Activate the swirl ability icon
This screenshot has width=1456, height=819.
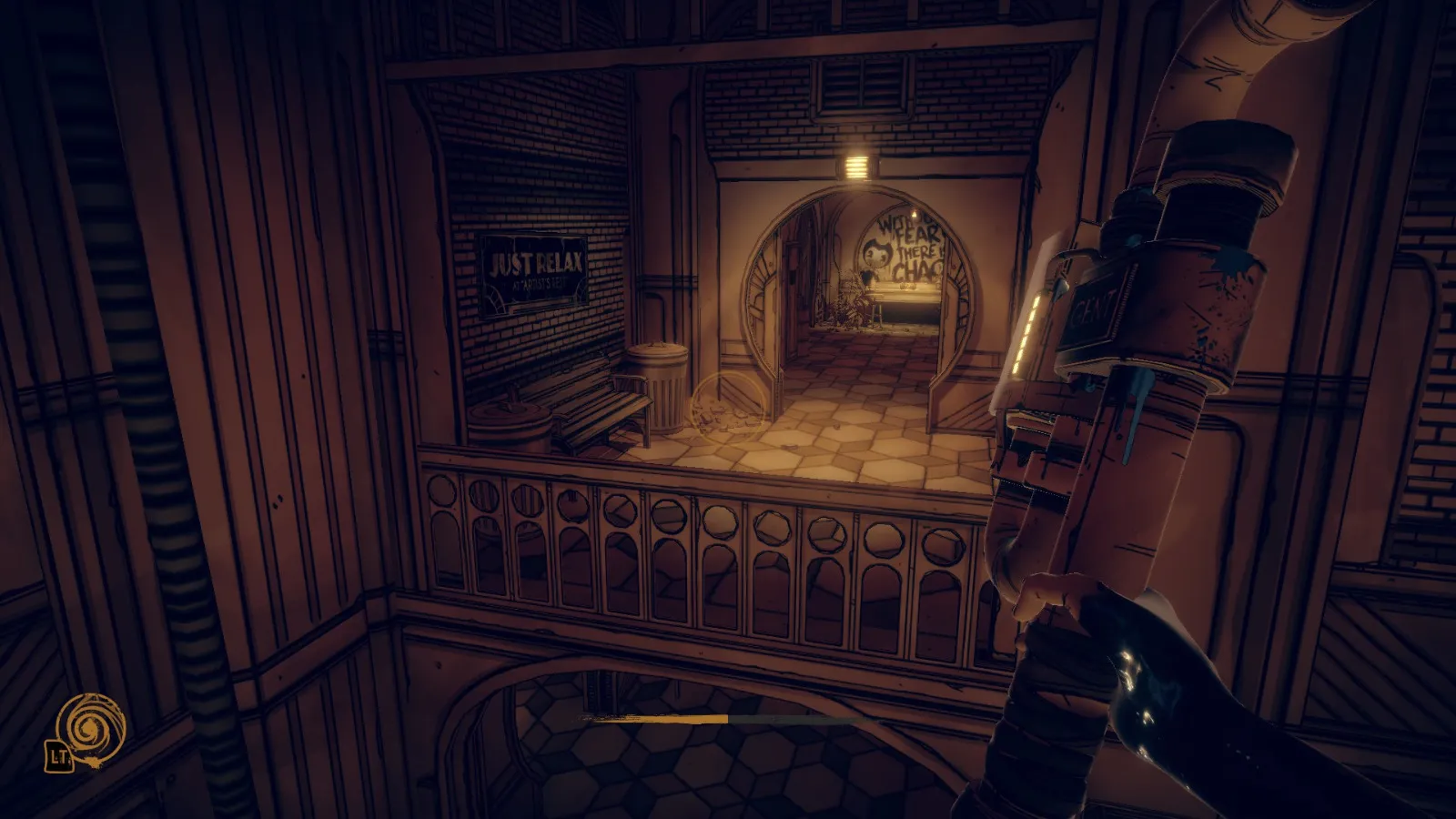tap(89, 727)
